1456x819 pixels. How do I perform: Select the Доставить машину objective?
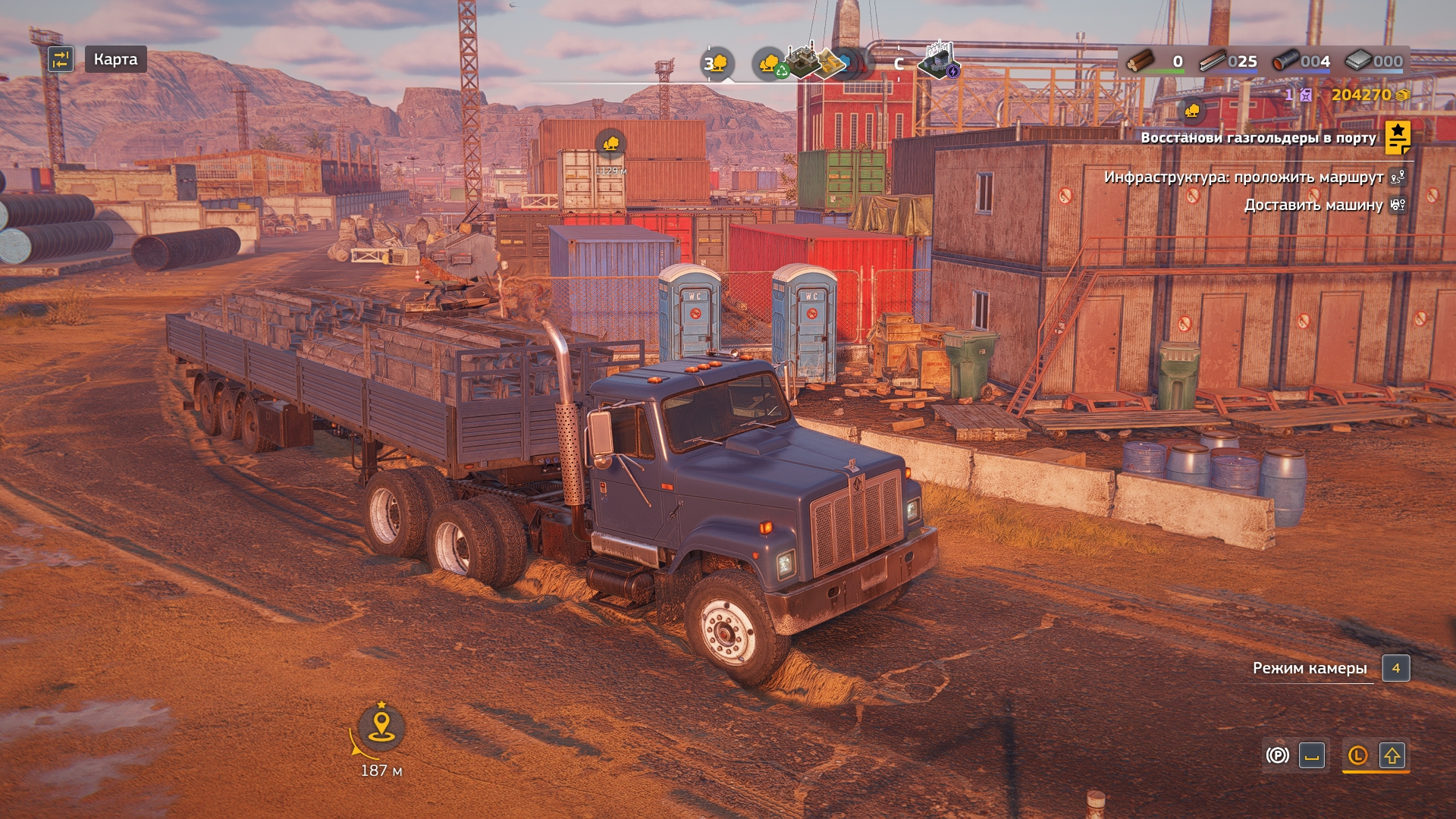click(x=1313, y=205)
